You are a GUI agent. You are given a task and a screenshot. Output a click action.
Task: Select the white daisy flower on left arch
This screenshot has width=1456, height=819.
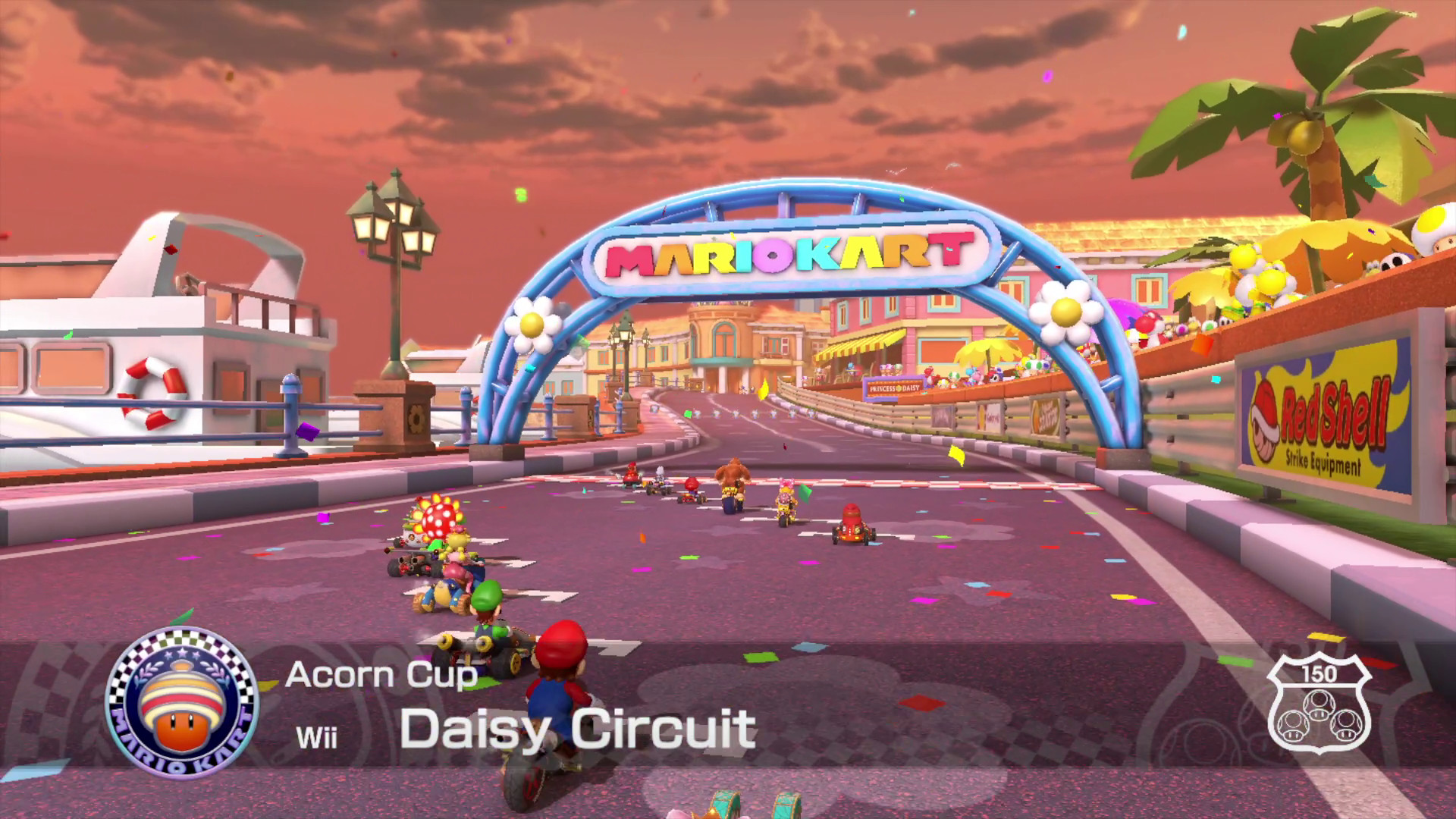pos(533,325)
